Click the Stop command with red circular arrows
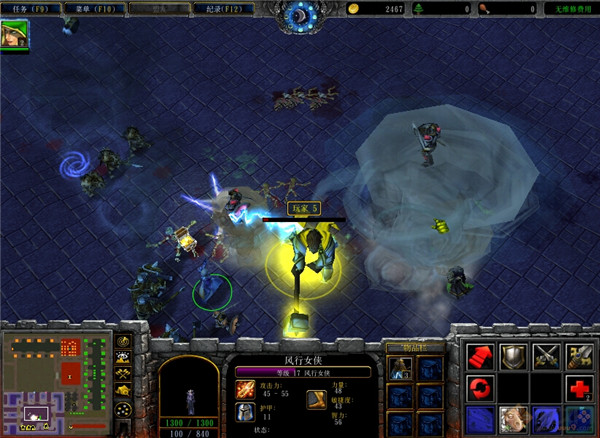Screen dimensions: 600x438 (x=480, y=387)
